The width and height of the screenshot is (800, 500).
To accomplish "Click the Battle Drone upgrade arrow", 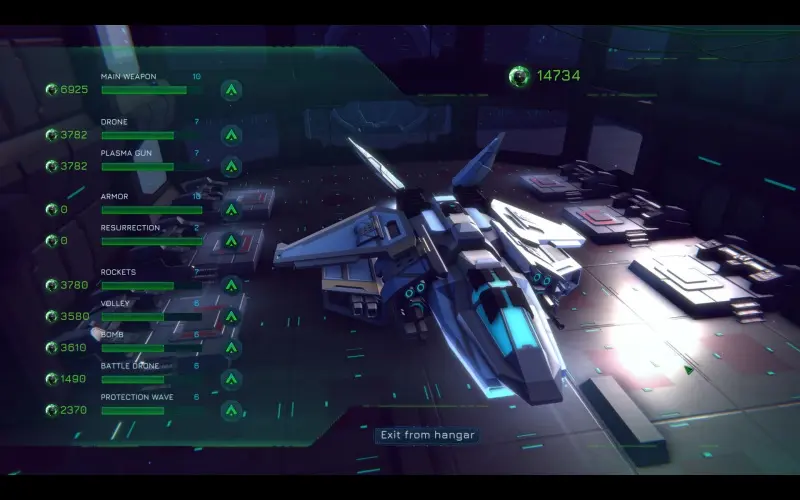I will pos(231,379).
